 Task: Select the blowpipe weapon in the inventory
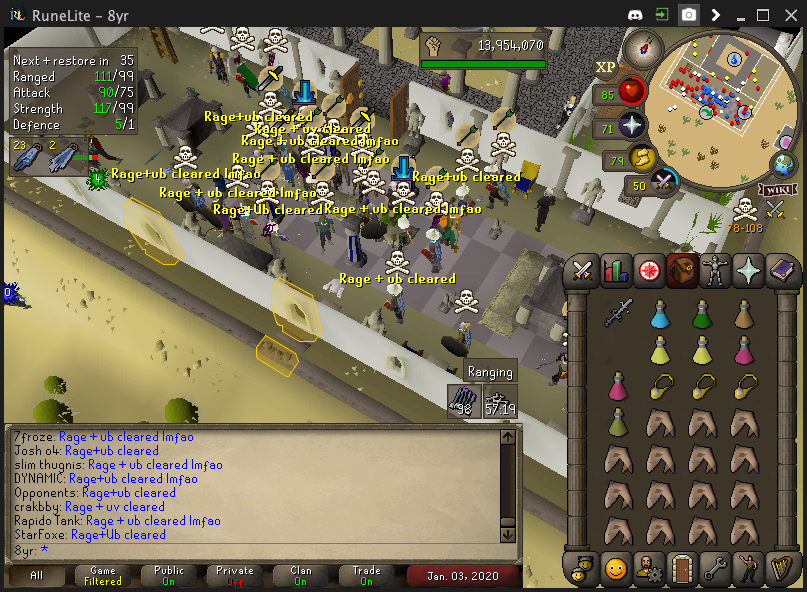617,314
